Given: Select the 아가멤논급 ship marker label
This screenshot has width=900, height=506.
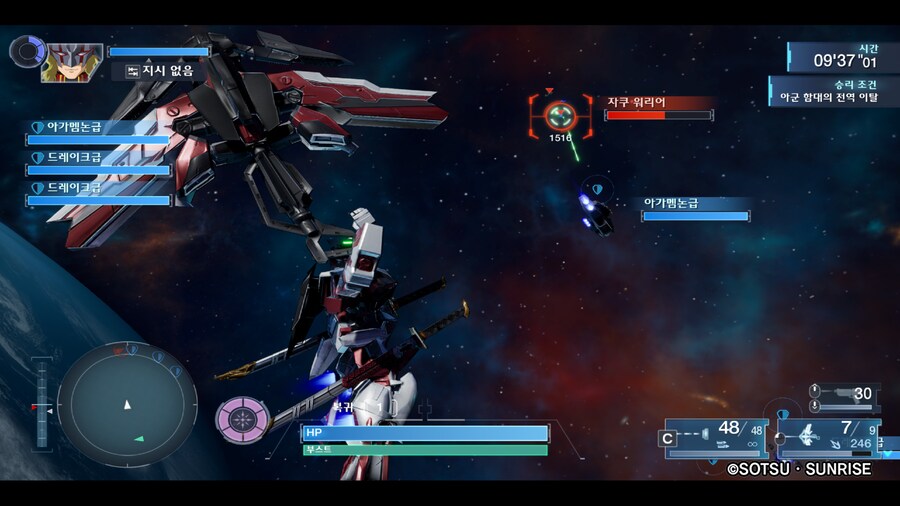Looking at the screenshot, I should coord(695,209).
